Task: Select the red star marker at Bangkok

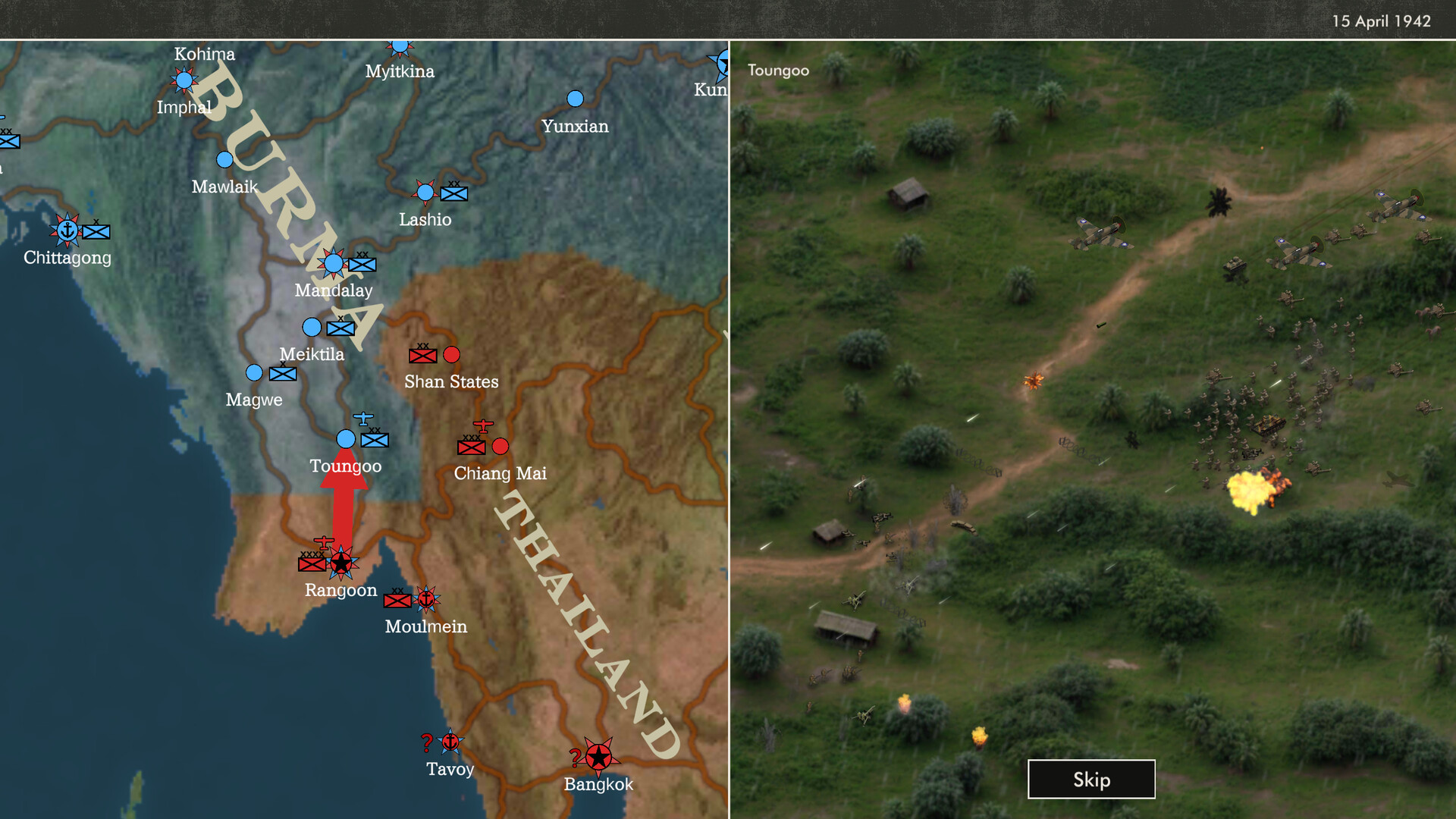Action: pyautogui.click(x=600, y=756)
